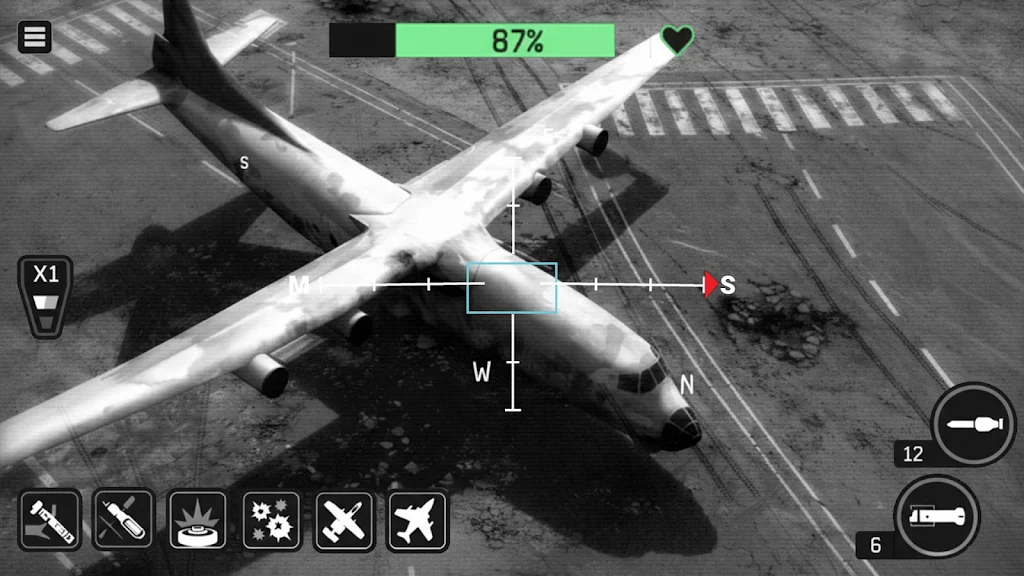Call in the propeller attack plane
1024x576 pixels.
(x=344, y=520)
